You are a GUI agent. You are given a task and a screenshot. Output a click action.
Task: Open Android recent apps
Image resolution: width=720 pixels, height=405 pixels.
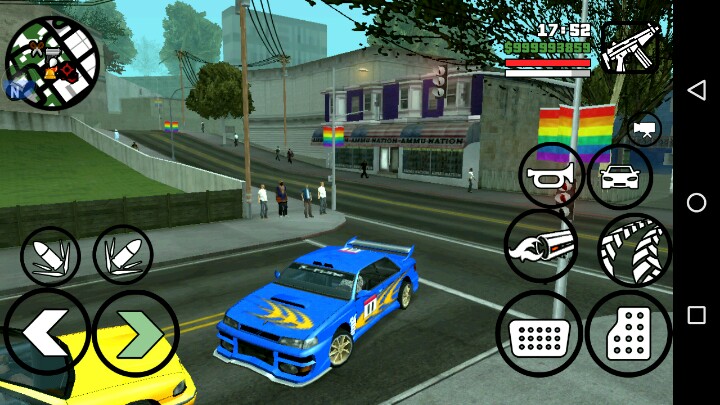click(696, 315)
